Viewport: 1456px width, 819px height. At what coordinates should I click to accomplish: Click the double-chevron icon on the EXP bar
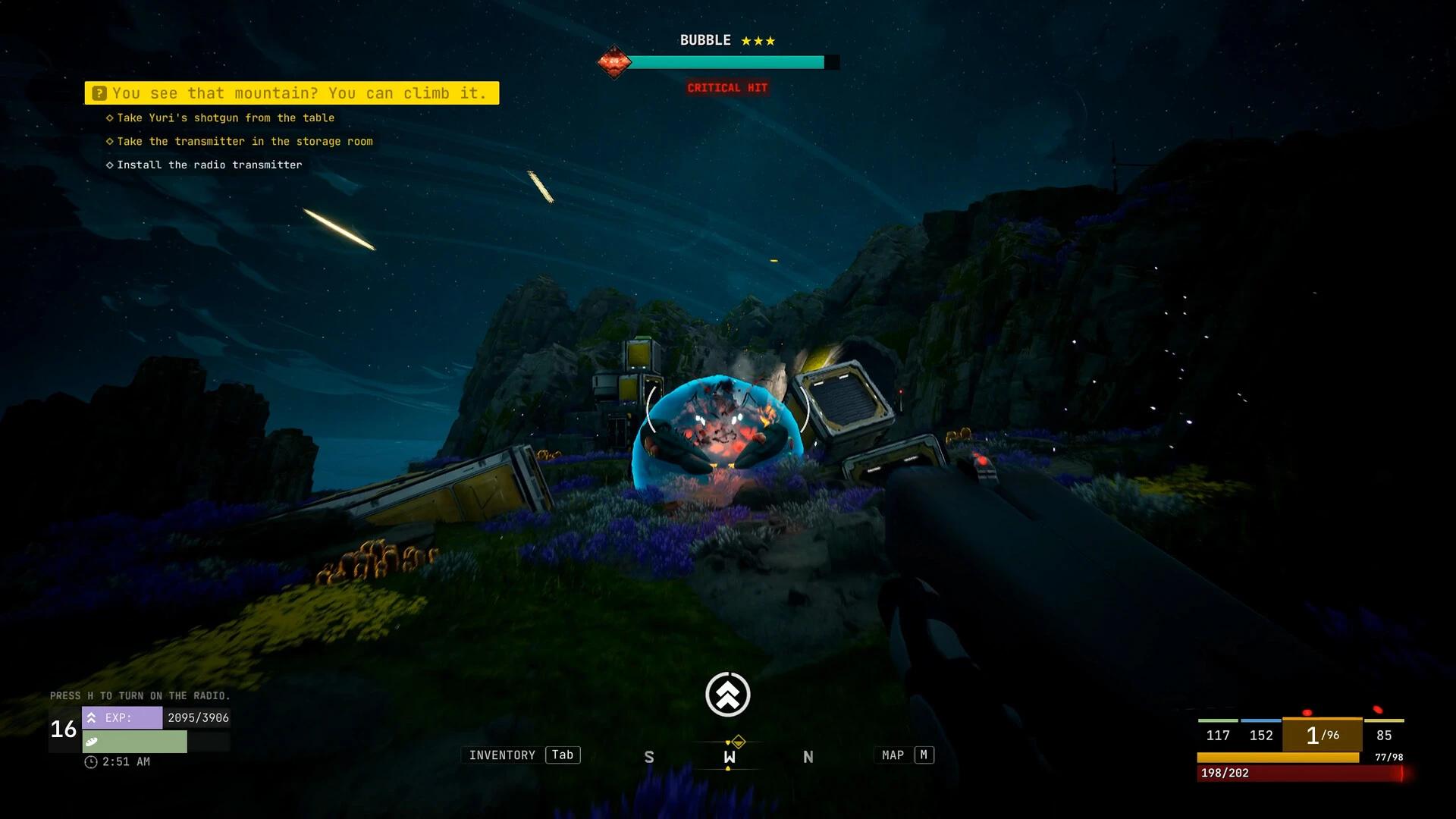click(91, 717)
